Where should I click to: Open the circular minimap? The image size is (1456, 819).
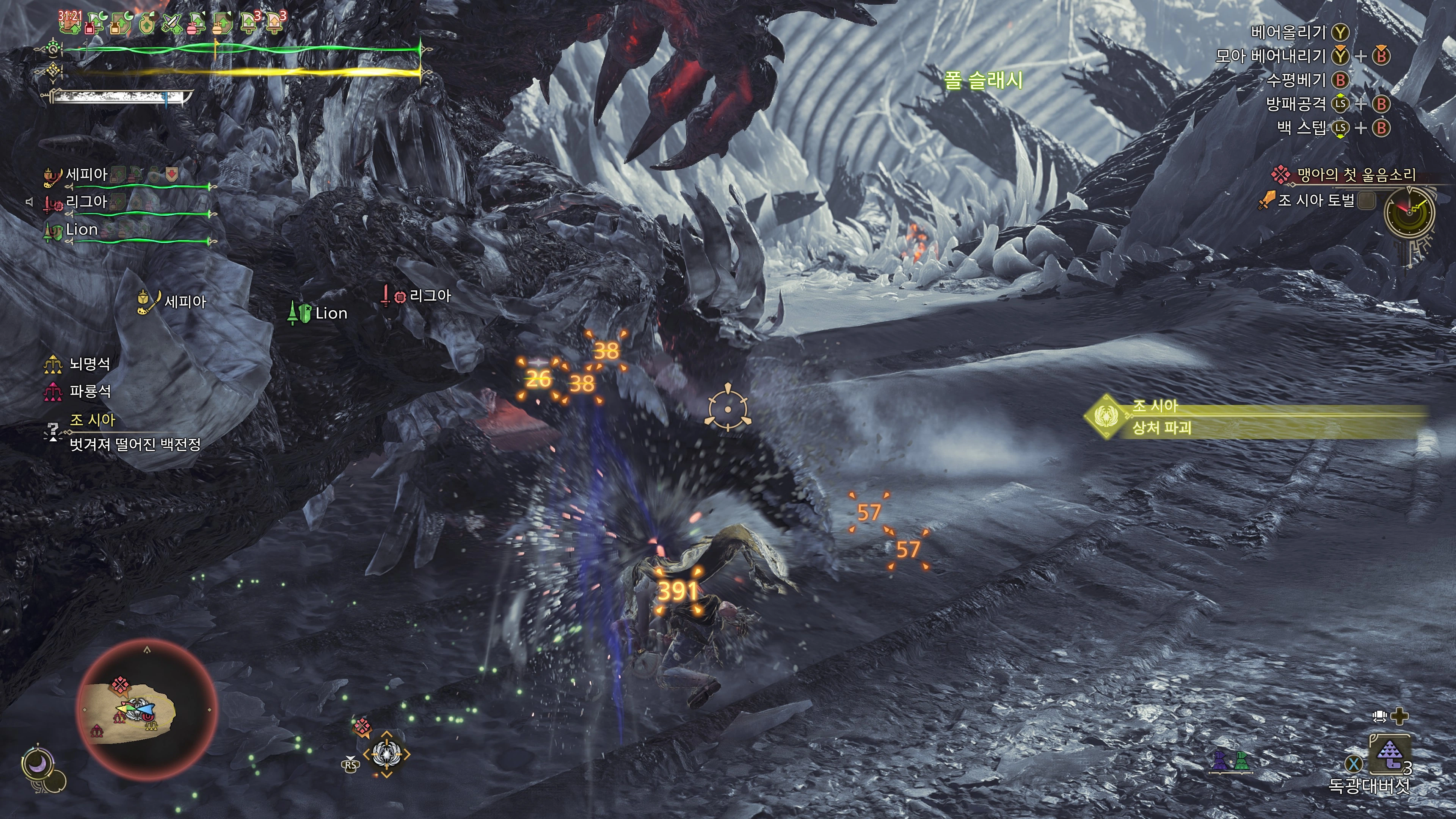(146, 710)
